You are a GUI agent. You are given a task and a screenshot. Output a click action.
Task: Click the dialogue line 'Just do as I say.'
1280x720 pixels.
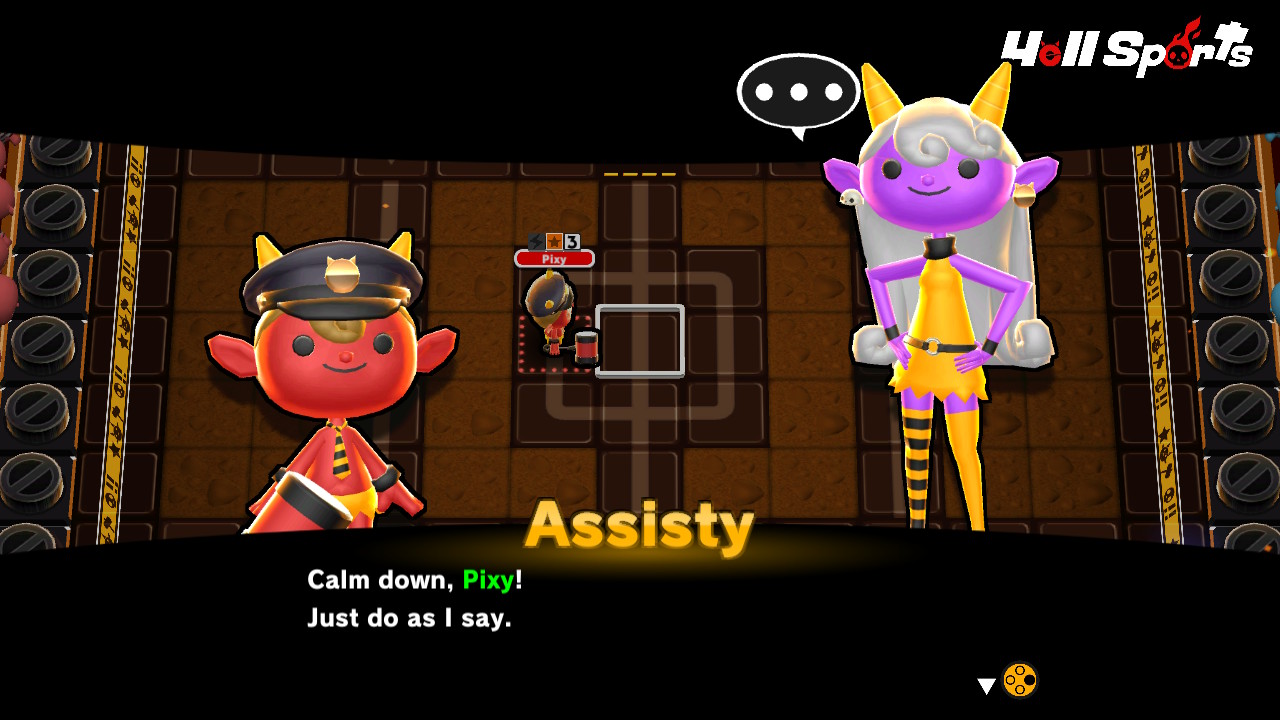coord(410,618)
